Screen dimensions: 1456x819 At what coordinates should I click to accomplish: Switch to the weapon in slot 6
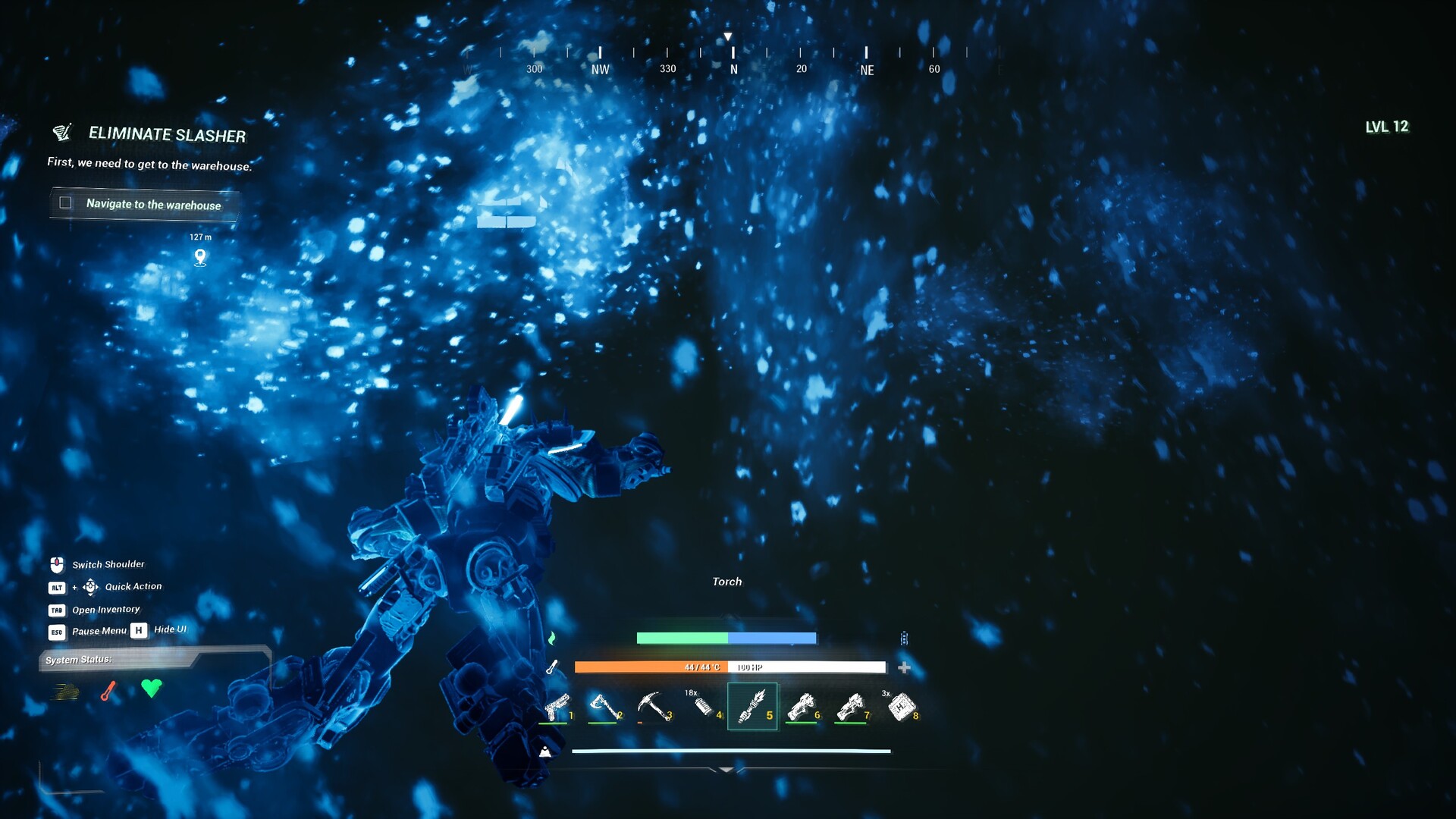pyautogui.click(x=802, y=707)
